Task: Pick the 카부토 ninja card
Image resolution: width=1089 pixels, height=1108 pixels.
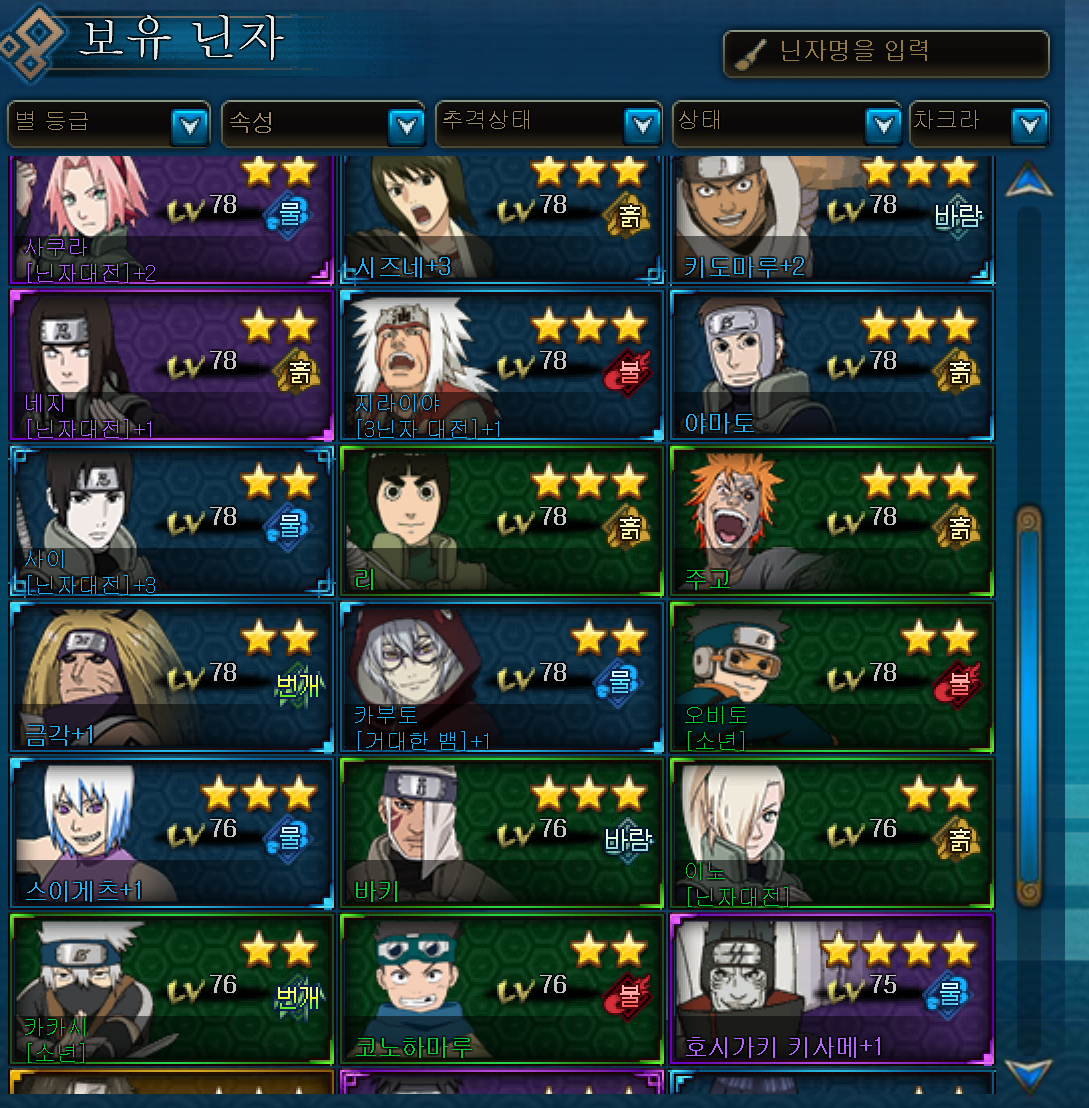Action: 502,677
